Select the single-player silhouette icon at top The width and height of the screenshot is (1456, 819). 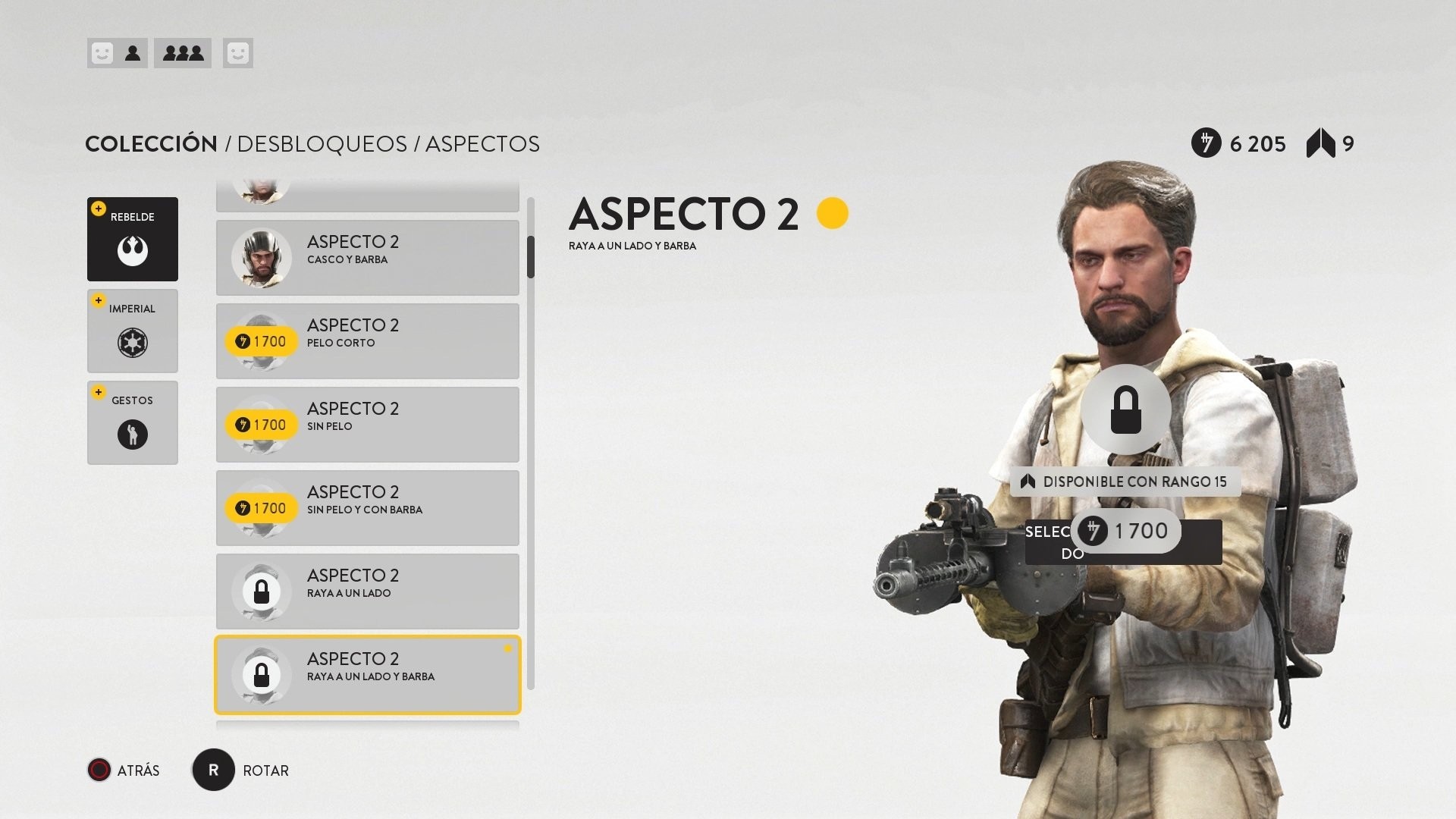tap(133, 53)
